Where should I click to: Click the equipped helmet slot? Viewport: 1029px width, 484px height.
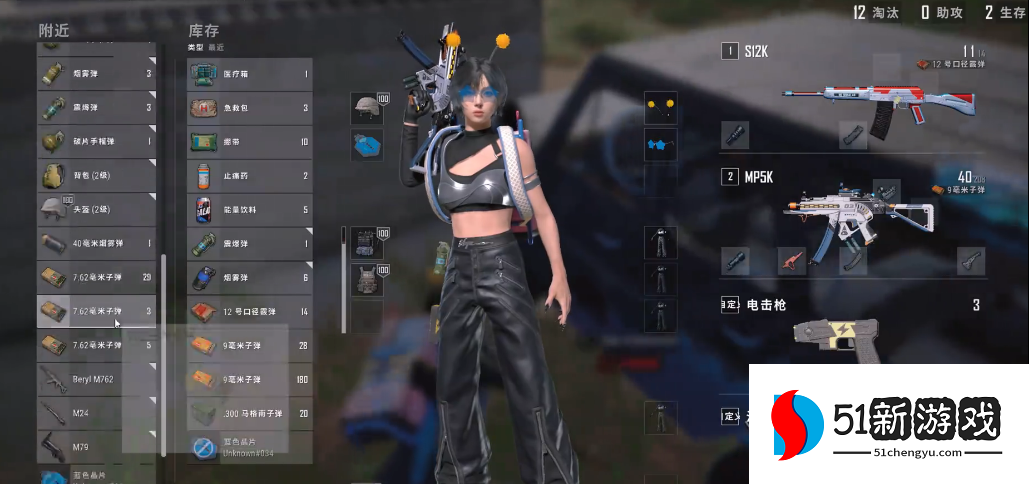coord(366,110)
